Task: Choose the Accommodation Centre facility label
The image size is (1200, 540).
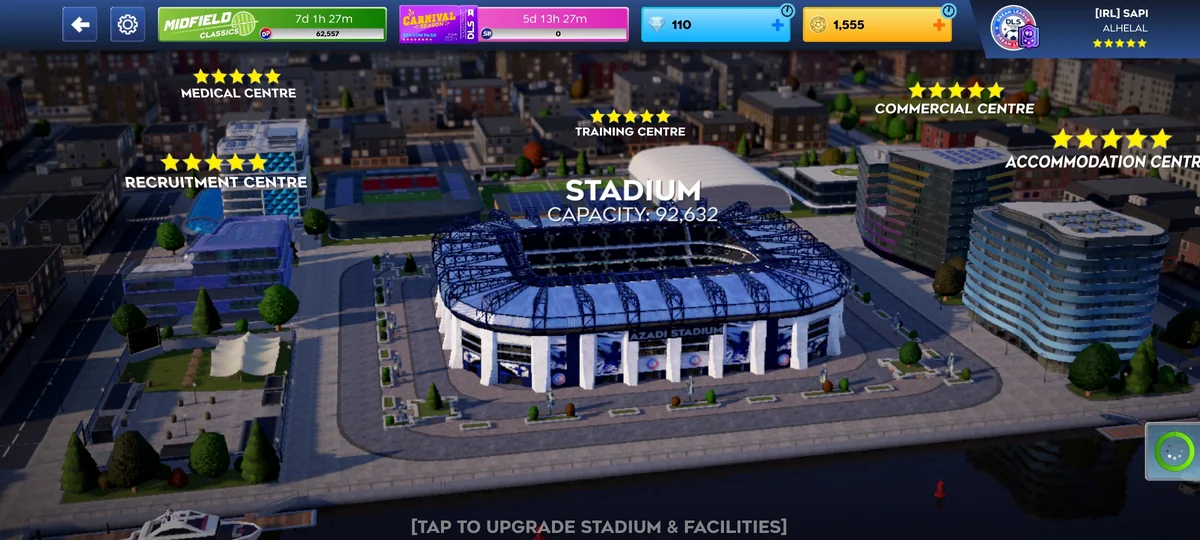Action: point(1102,161)
